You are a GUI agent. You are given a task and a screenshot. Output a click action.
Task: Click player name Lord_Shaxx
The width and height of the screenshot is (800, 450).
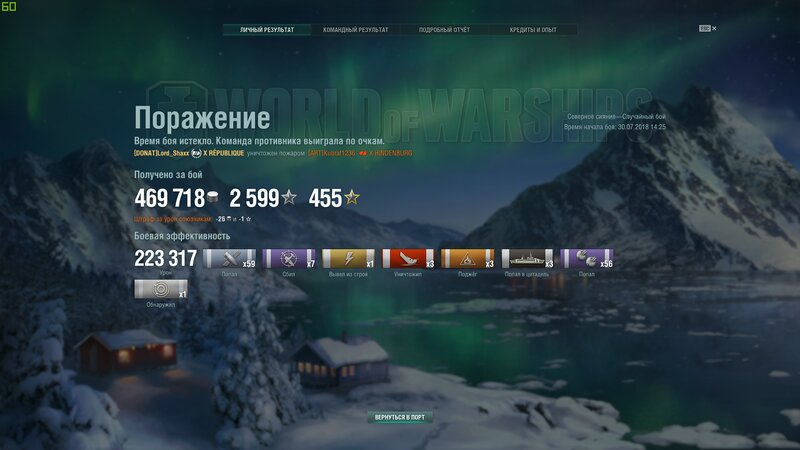coord(170,154)
